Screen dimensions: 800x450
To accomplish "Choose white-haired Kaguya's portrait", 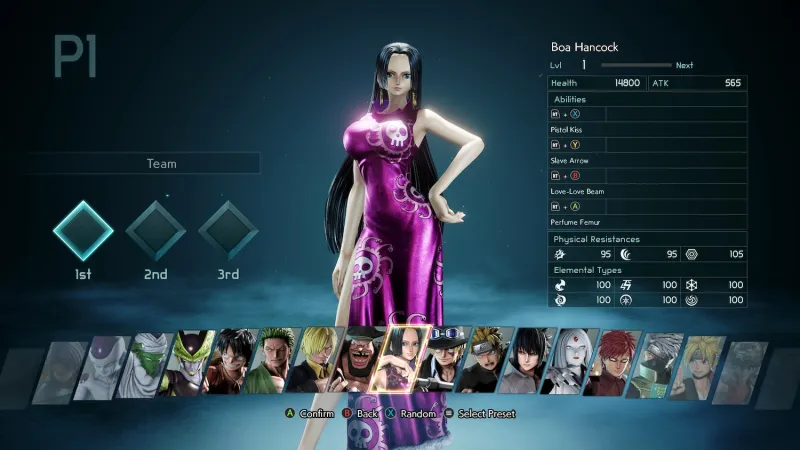I will click(x=572, y=367).
